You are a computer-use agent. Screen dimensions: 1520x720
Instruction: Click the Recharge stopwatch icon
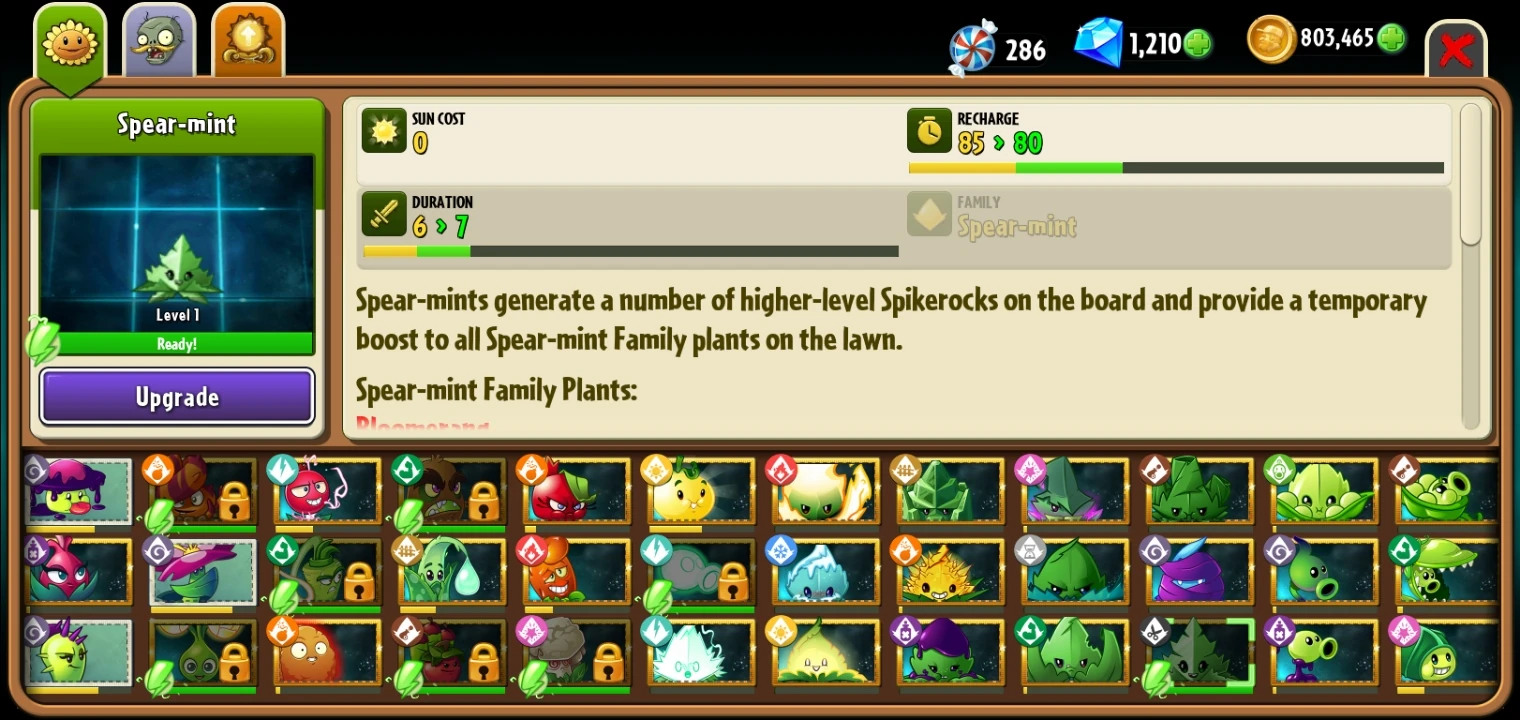click(x=929, y=131)
